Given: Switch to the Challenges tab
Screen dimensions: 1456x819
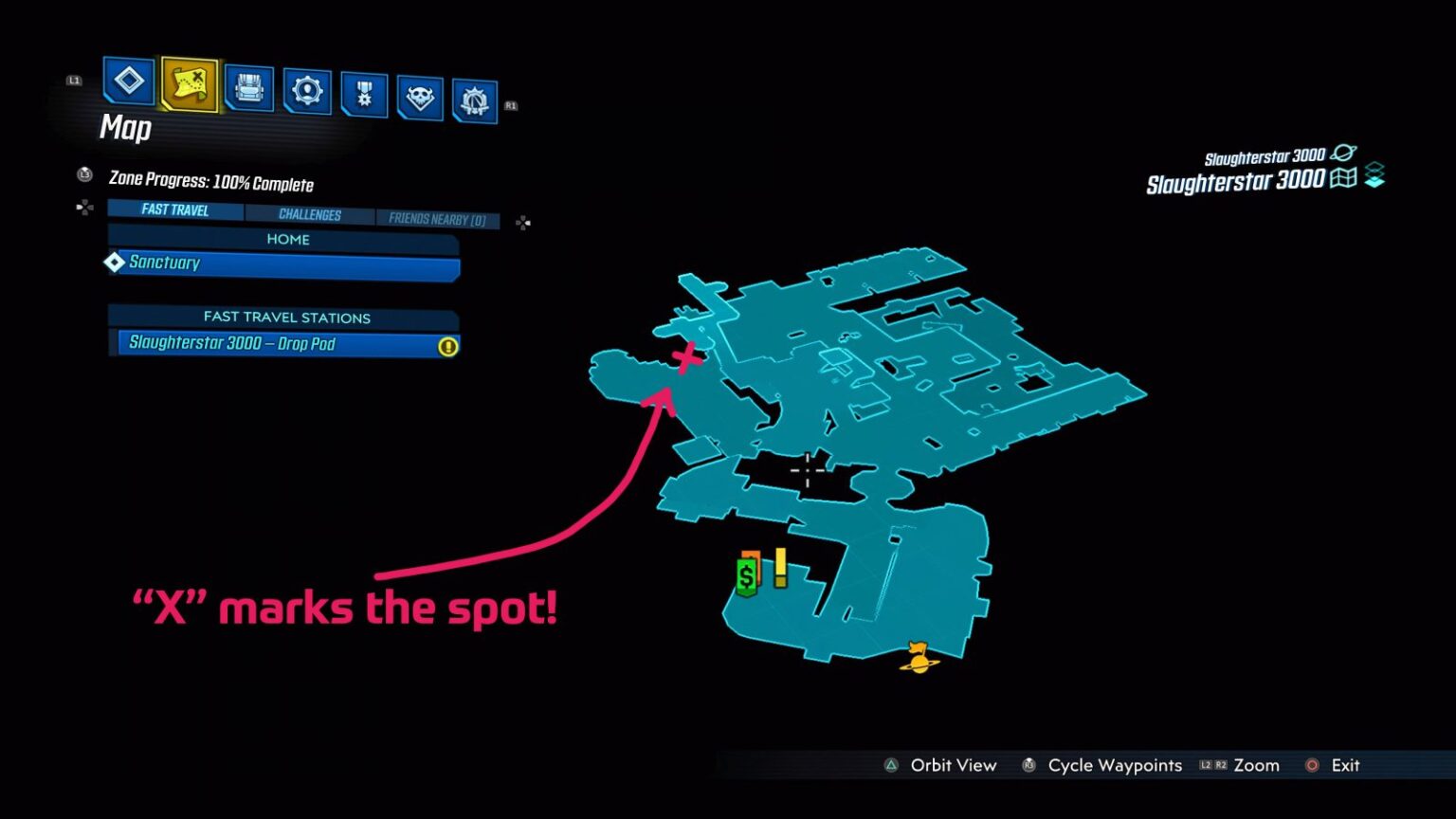Looking at the screenshot, I should tap(312, 214).
